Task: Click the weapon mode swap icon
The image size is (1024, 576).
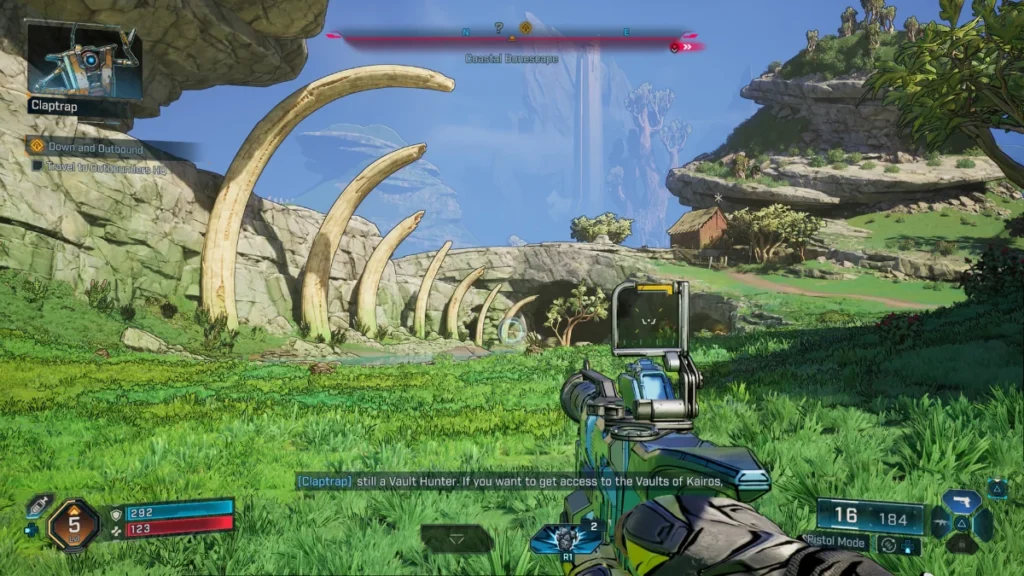Action: tap(886, 545)
